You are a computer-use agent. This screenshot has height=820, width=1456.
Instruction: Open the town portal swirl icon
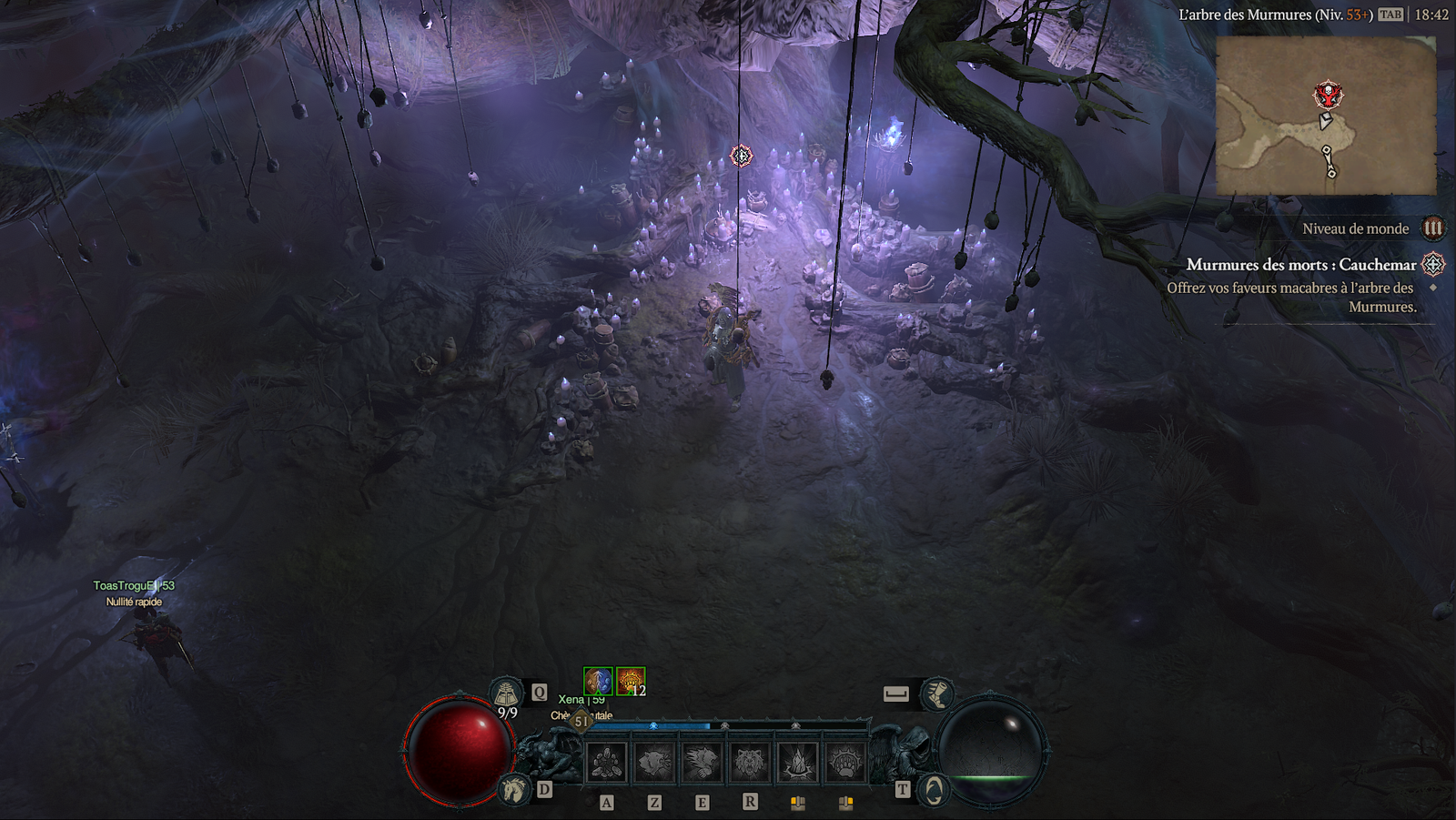(934, 790)
